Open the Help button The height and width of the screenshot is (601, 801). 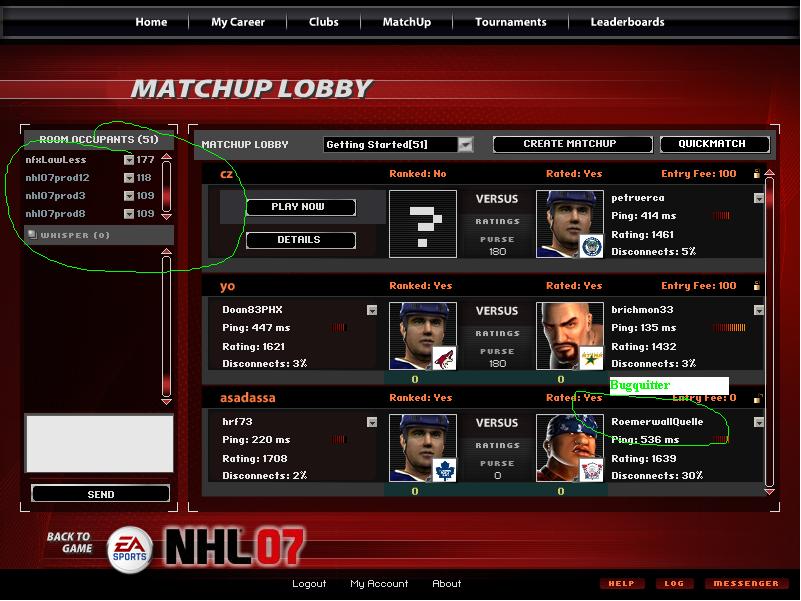(621, 584)
